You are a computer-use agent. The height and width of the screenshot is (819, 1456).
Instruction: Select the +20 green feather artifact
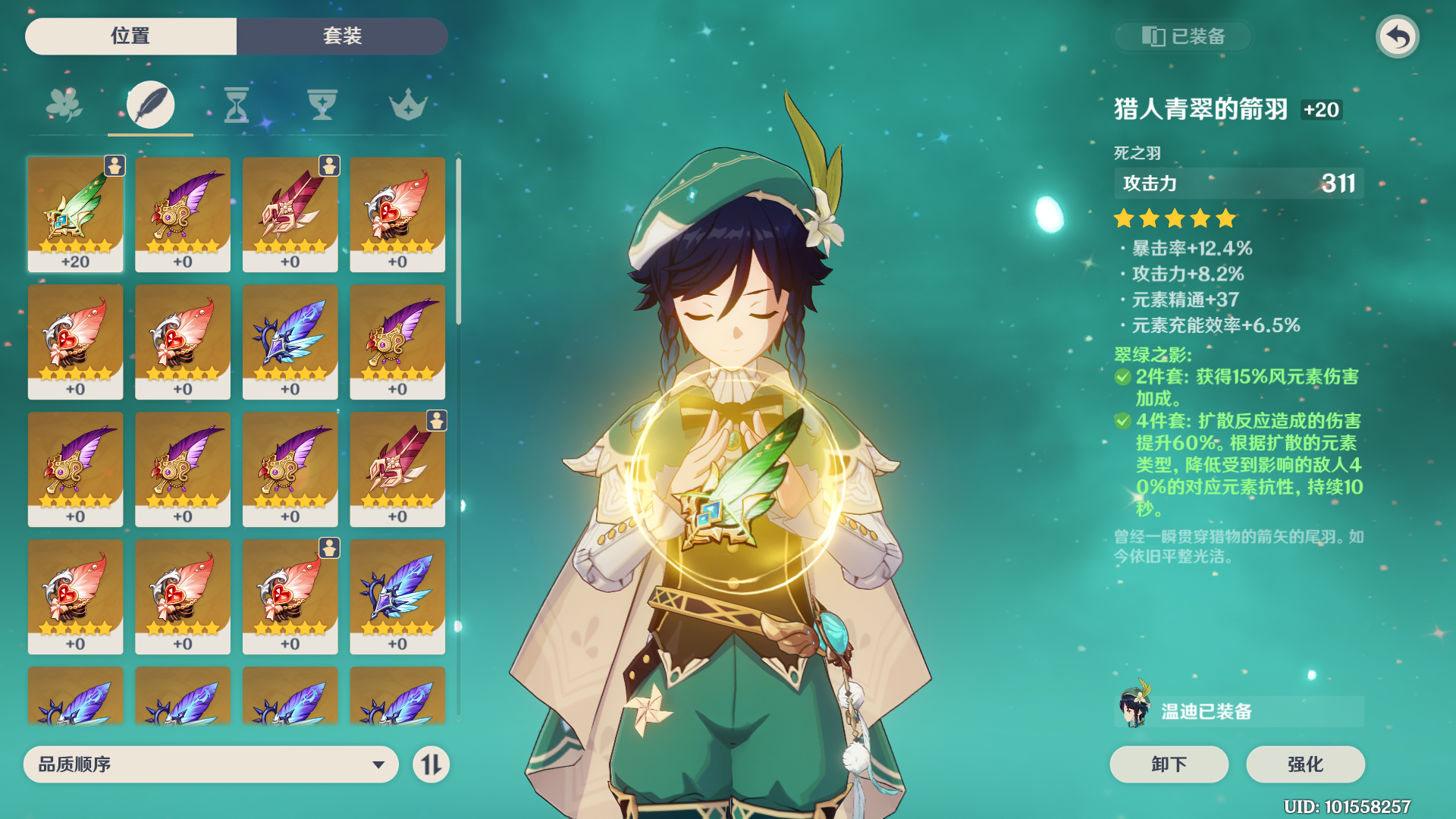tap(75, 214)
